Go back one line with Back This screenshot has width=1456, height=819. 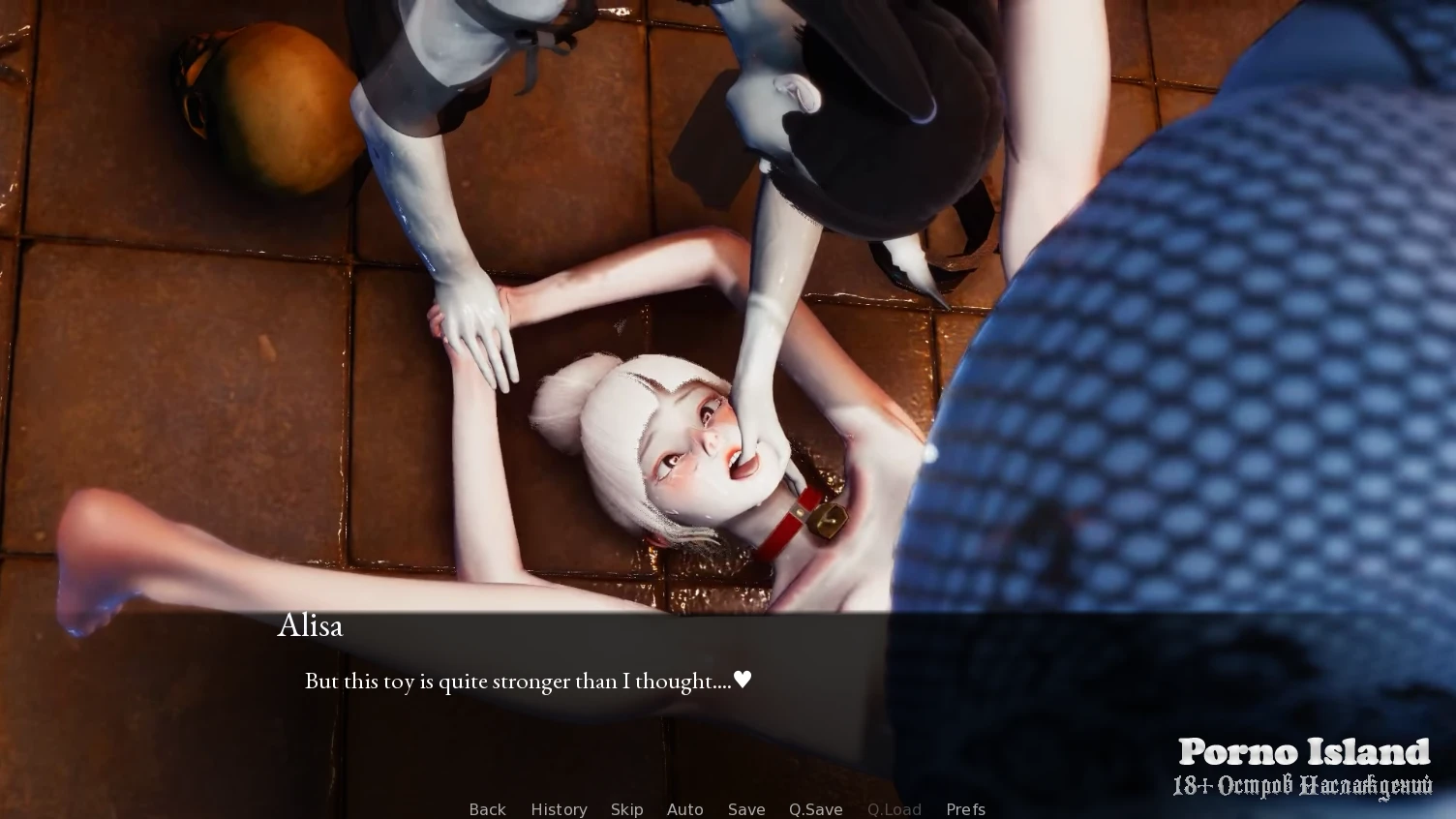(487, 809)
